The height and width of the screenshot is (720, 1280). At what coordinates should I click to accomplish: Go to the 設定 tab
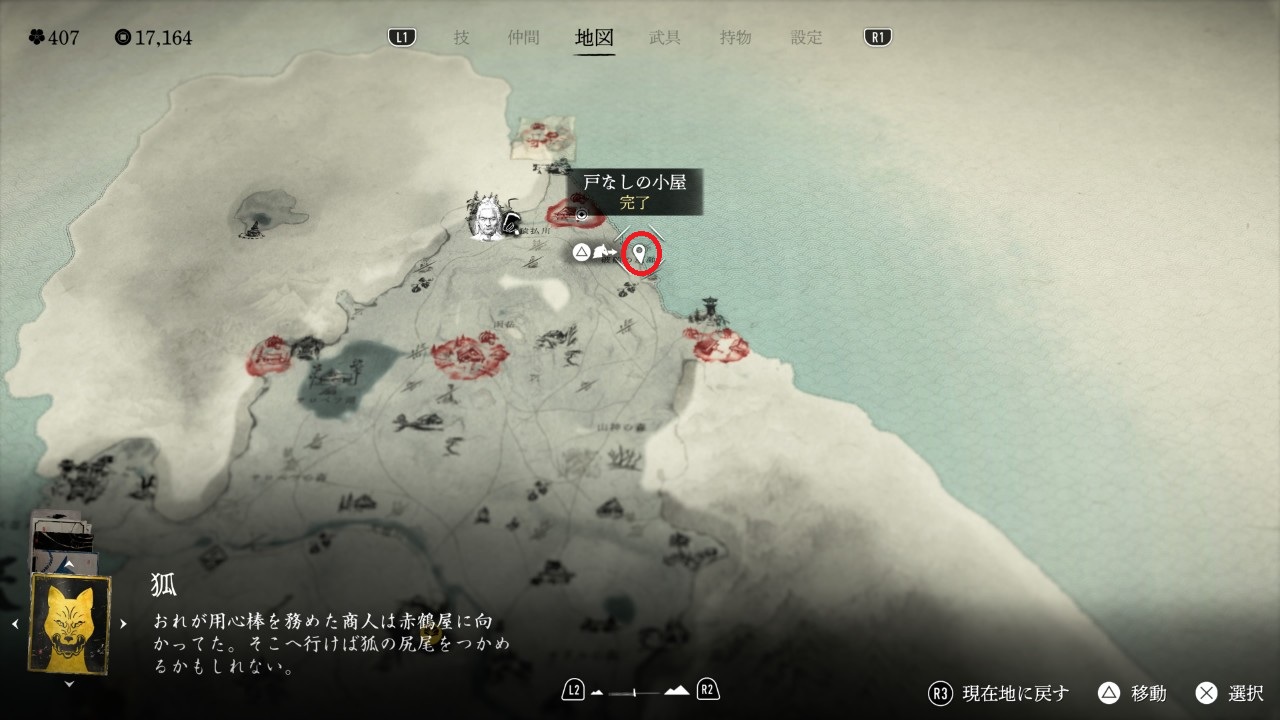coord(806,38)
